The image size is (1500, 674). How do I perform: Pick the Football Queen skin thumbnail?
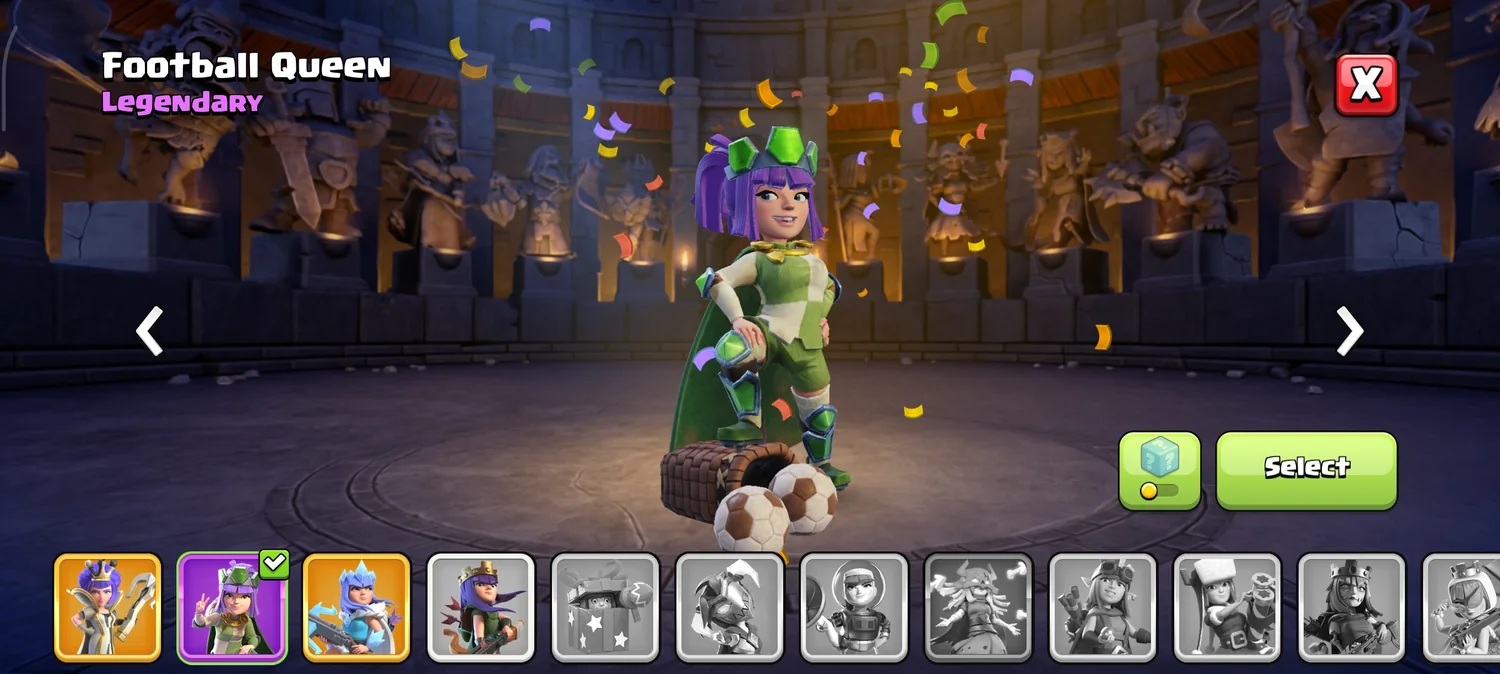coord(232,607)
